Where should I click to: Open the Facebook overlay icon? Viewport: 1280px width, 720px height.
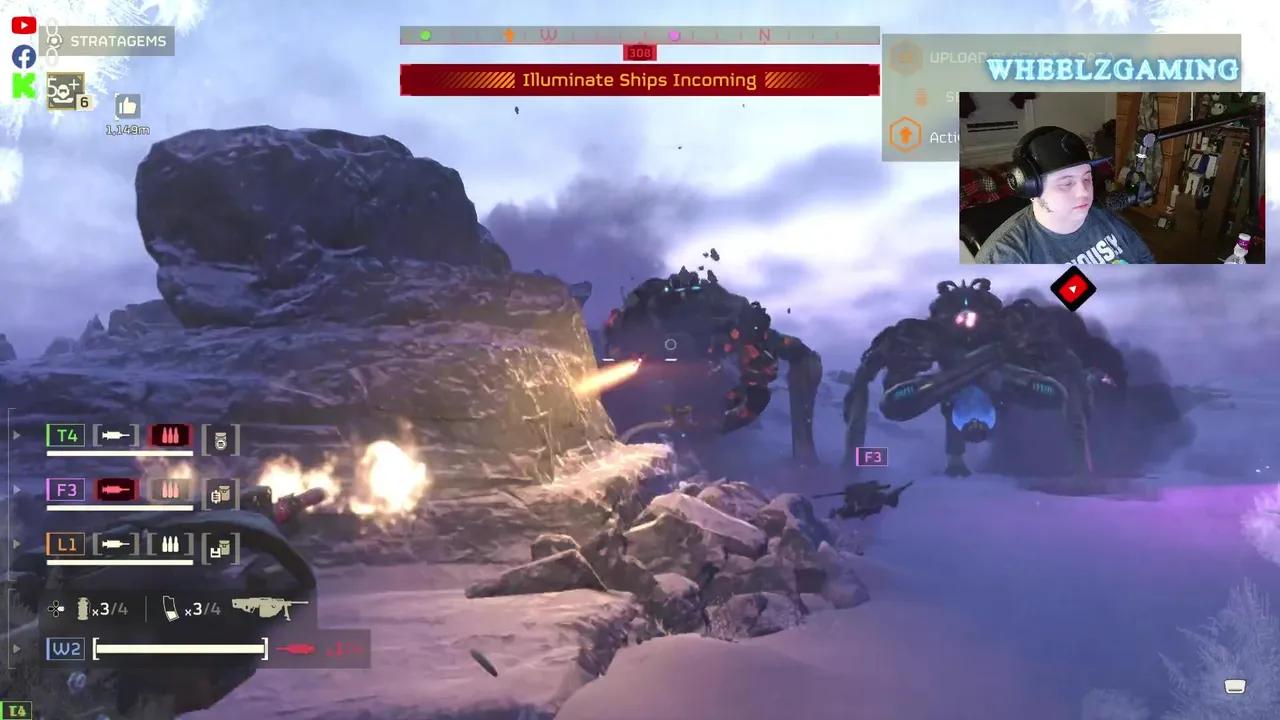tap(24, 56)
